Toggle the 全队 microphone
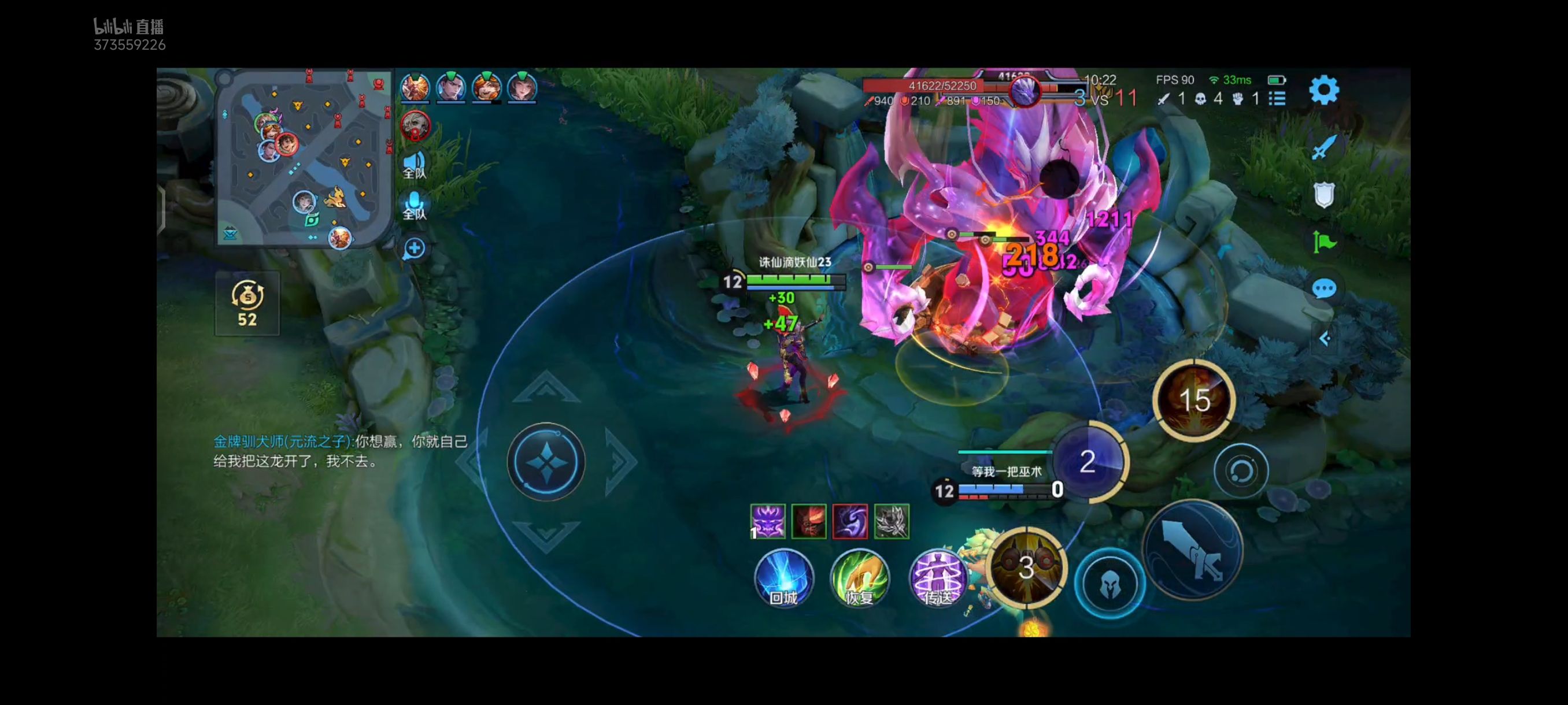1568x705 pixels. [415, 205]
